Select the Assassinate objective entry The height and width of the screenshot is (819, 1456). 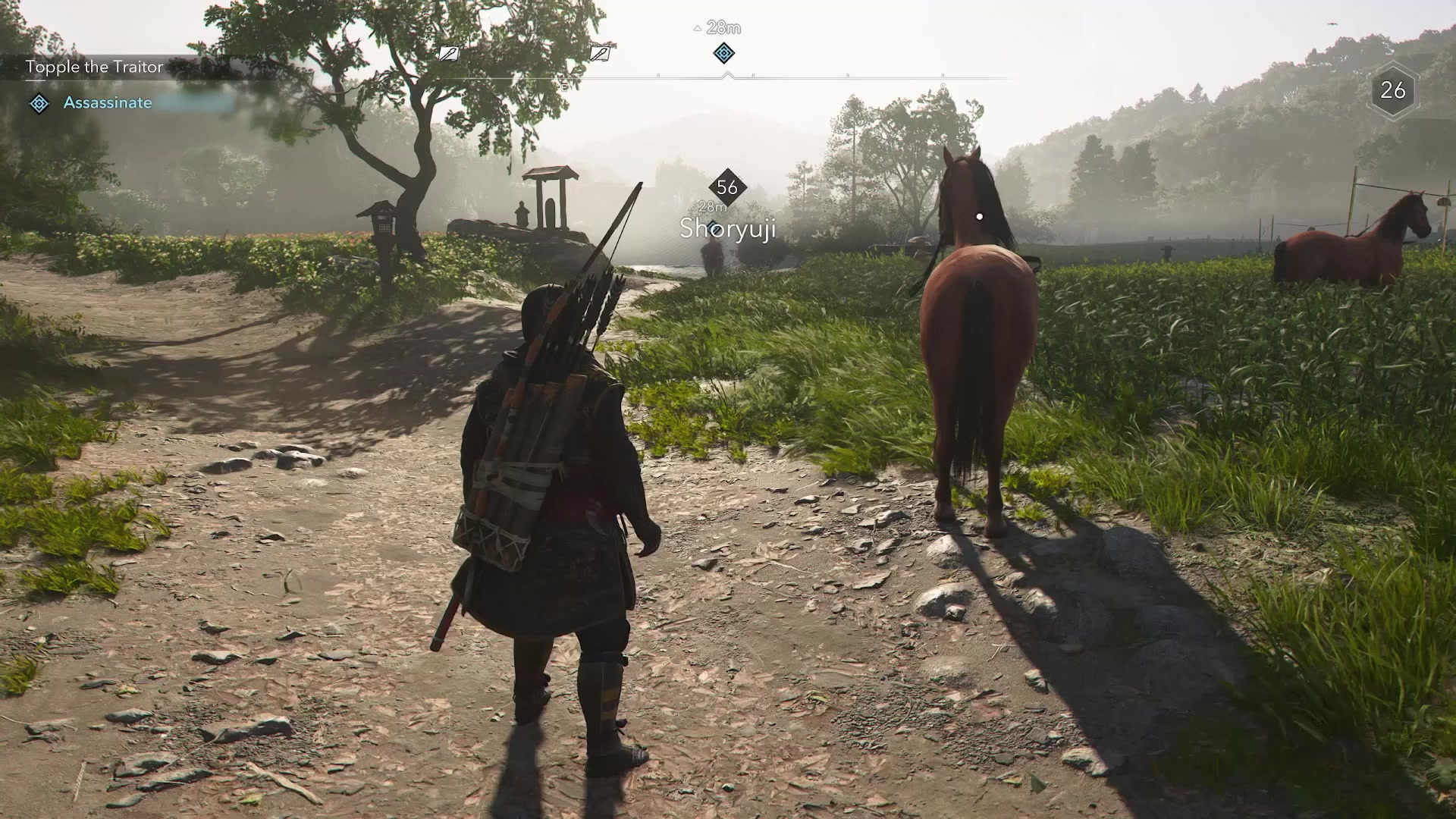[x=108, y=103]
